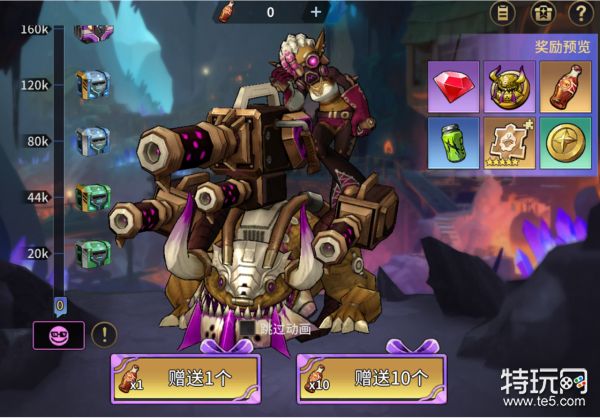
Task: Select the 120k milestone chest
Action: pyautogui.click(x=92, y=84)
